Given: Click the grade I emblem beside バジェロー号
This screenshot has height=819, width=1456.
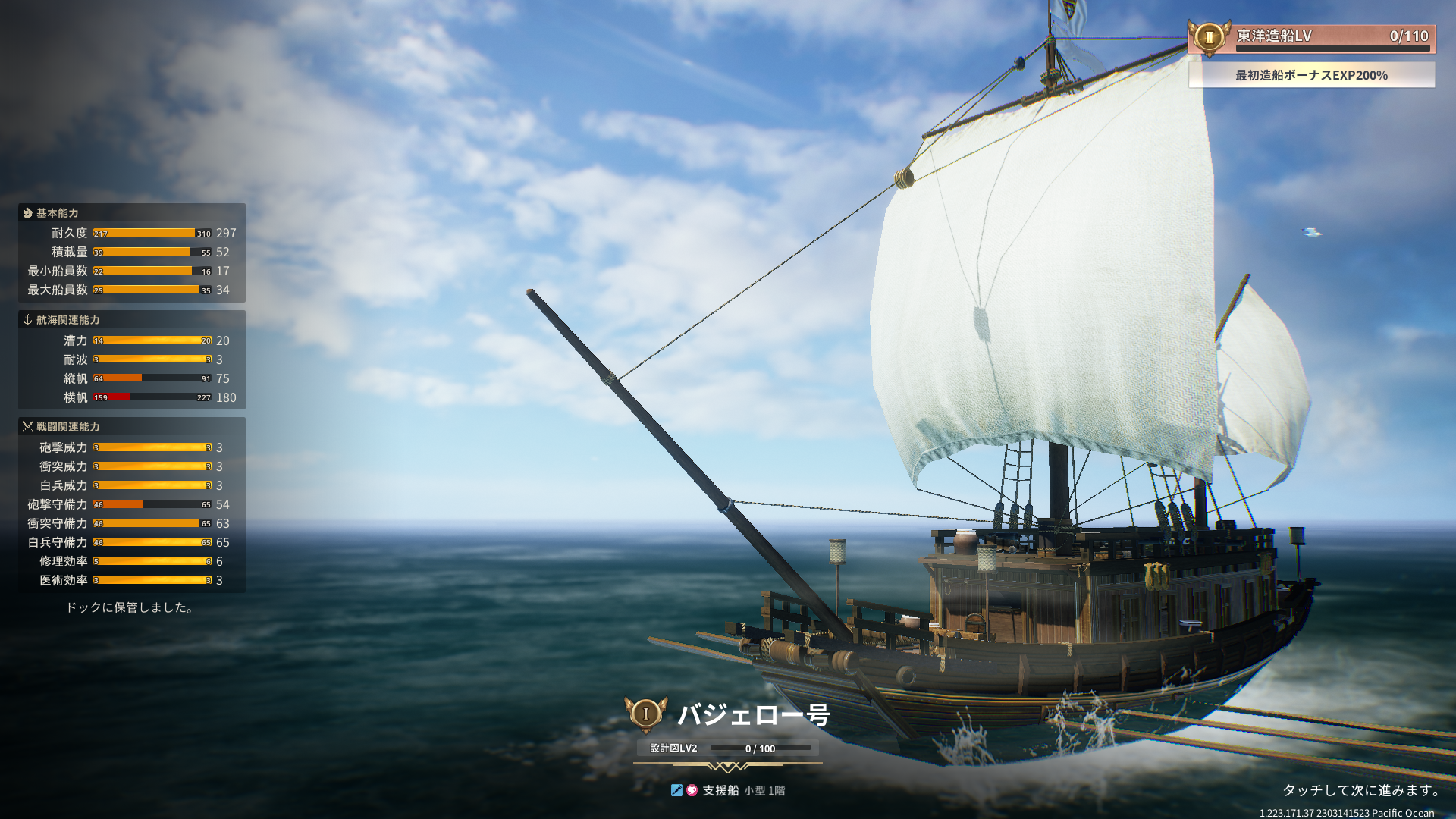Looking at the screenshot, I should tap(645, 714).
